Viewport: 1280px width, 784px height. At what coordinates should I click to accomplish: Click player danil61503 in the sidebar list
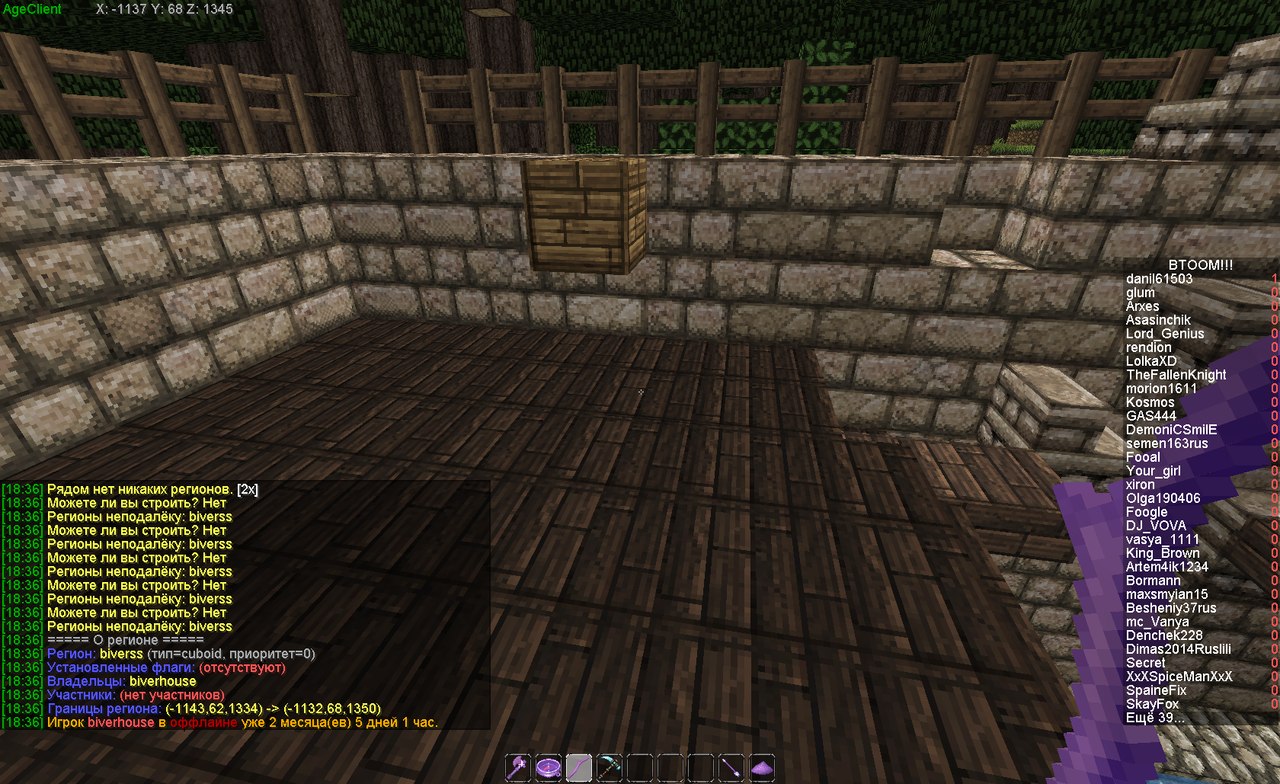click(x=1159, y=279)
